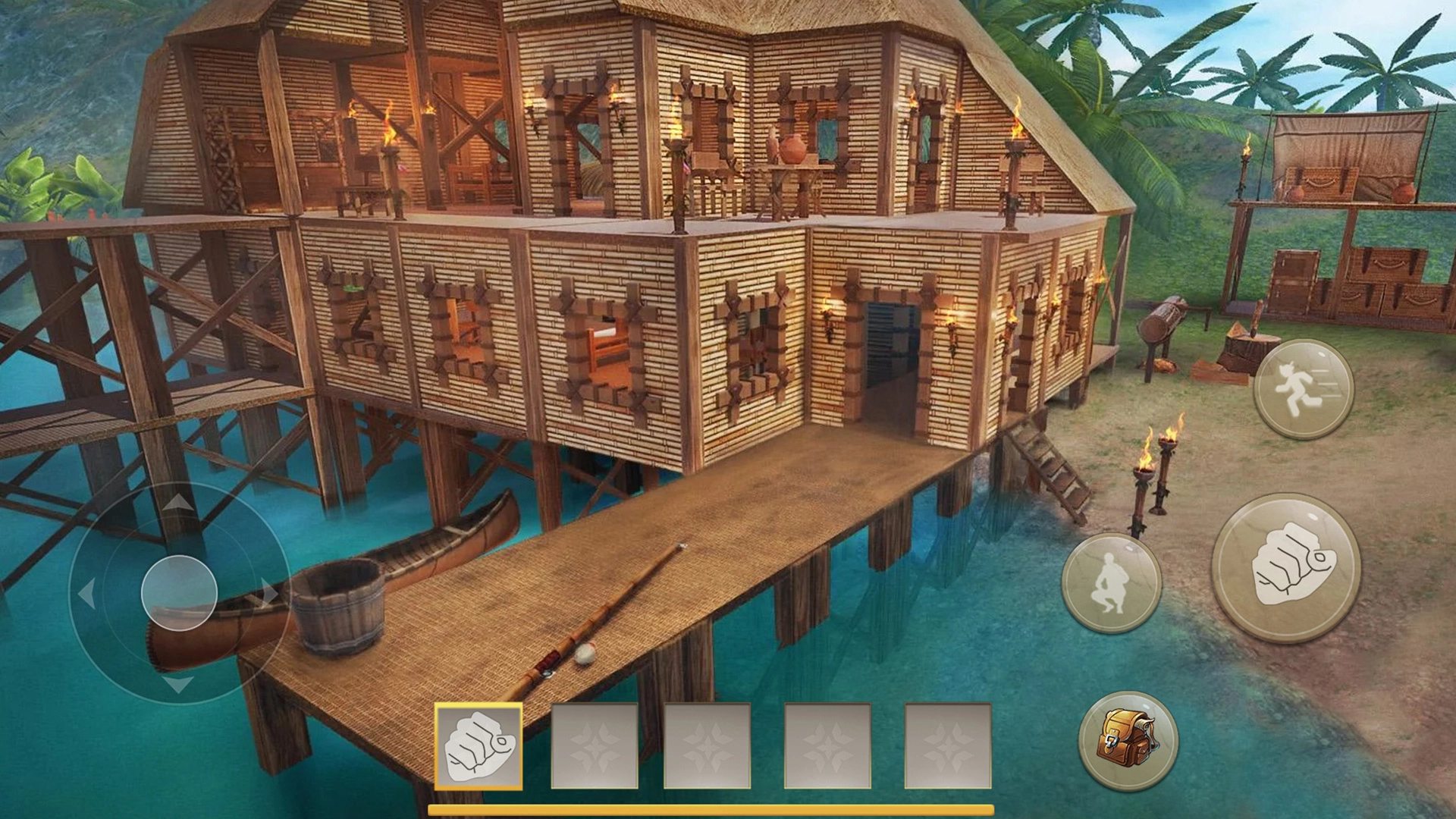1456x819 pixels.
Task: Hit the large fist attack button
Action: pos(1286,568)
